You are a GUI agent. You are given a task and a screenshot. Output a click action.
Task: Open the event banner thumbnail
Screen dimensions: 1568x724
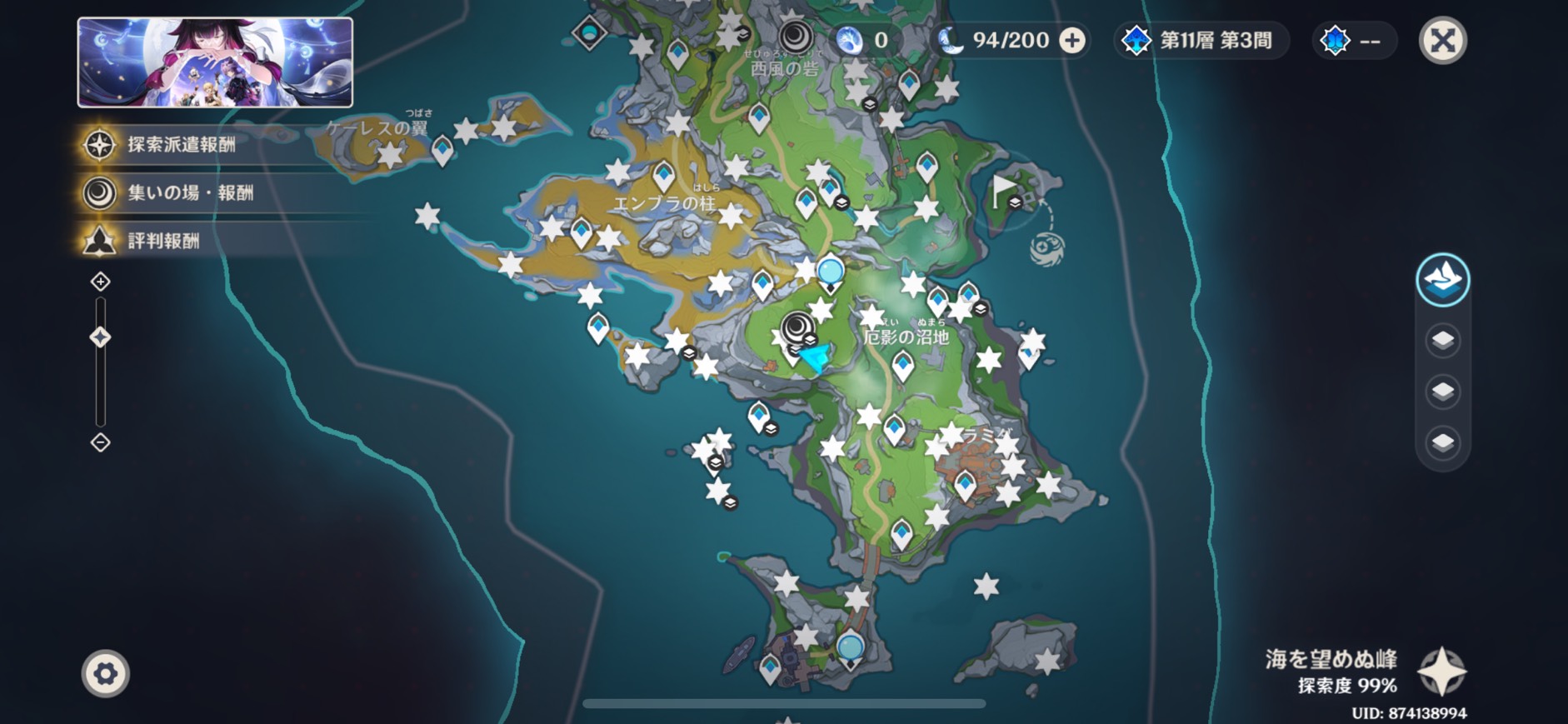click(x=215, y=62)
